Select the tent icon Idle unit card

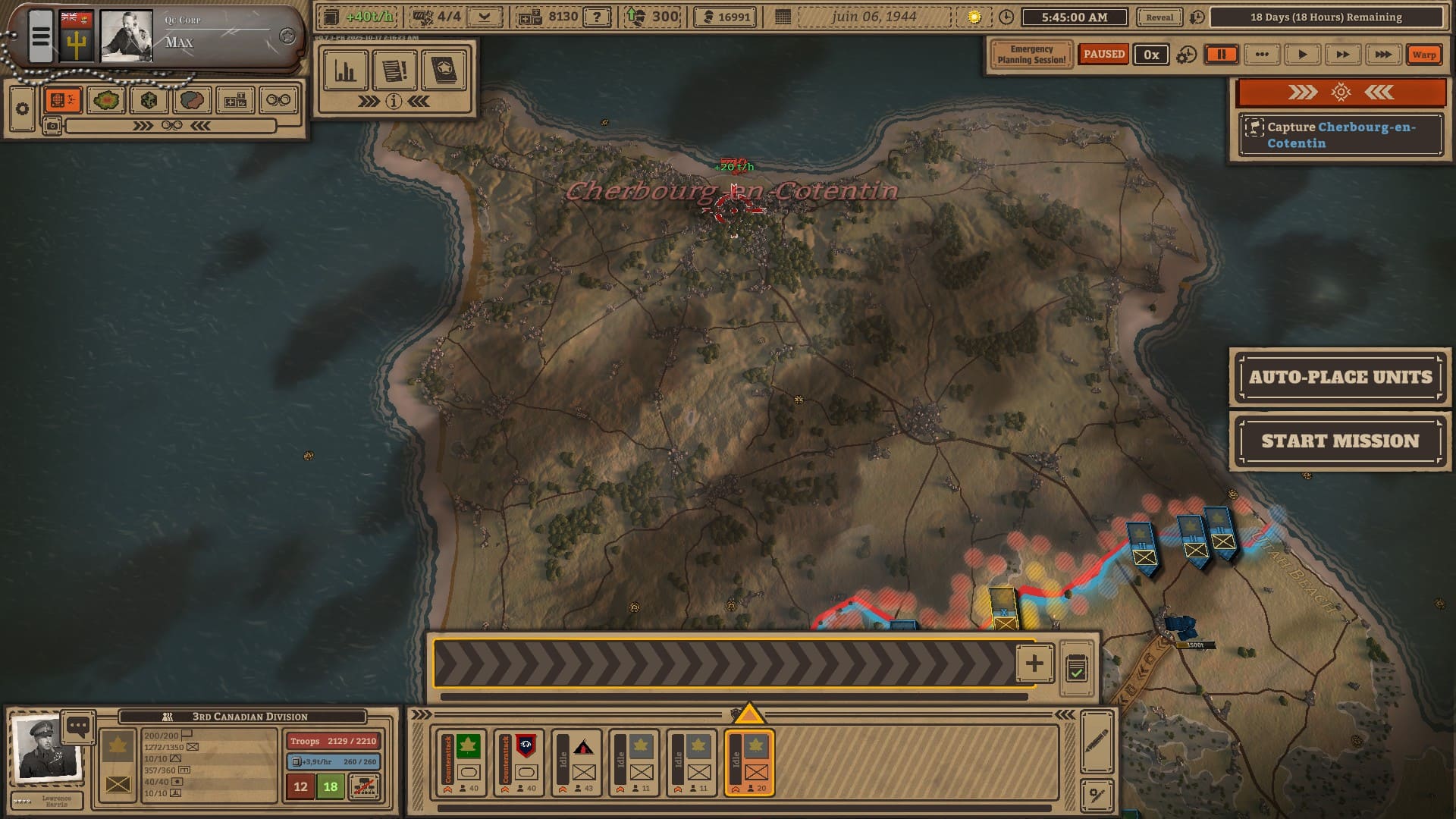[576, 763]
